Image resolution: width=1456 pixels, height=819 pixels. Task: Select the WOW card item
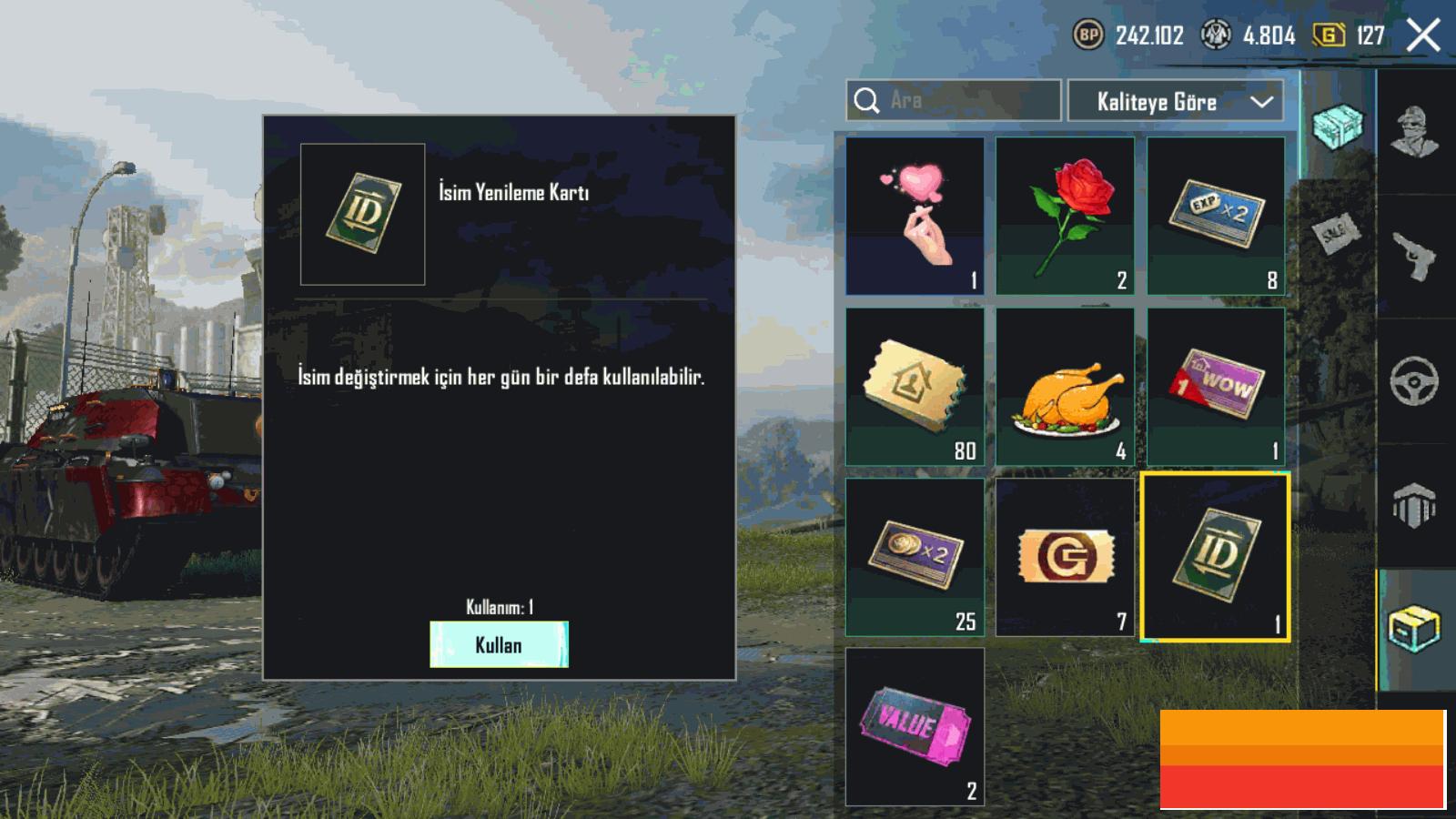tap(1216, 387)
